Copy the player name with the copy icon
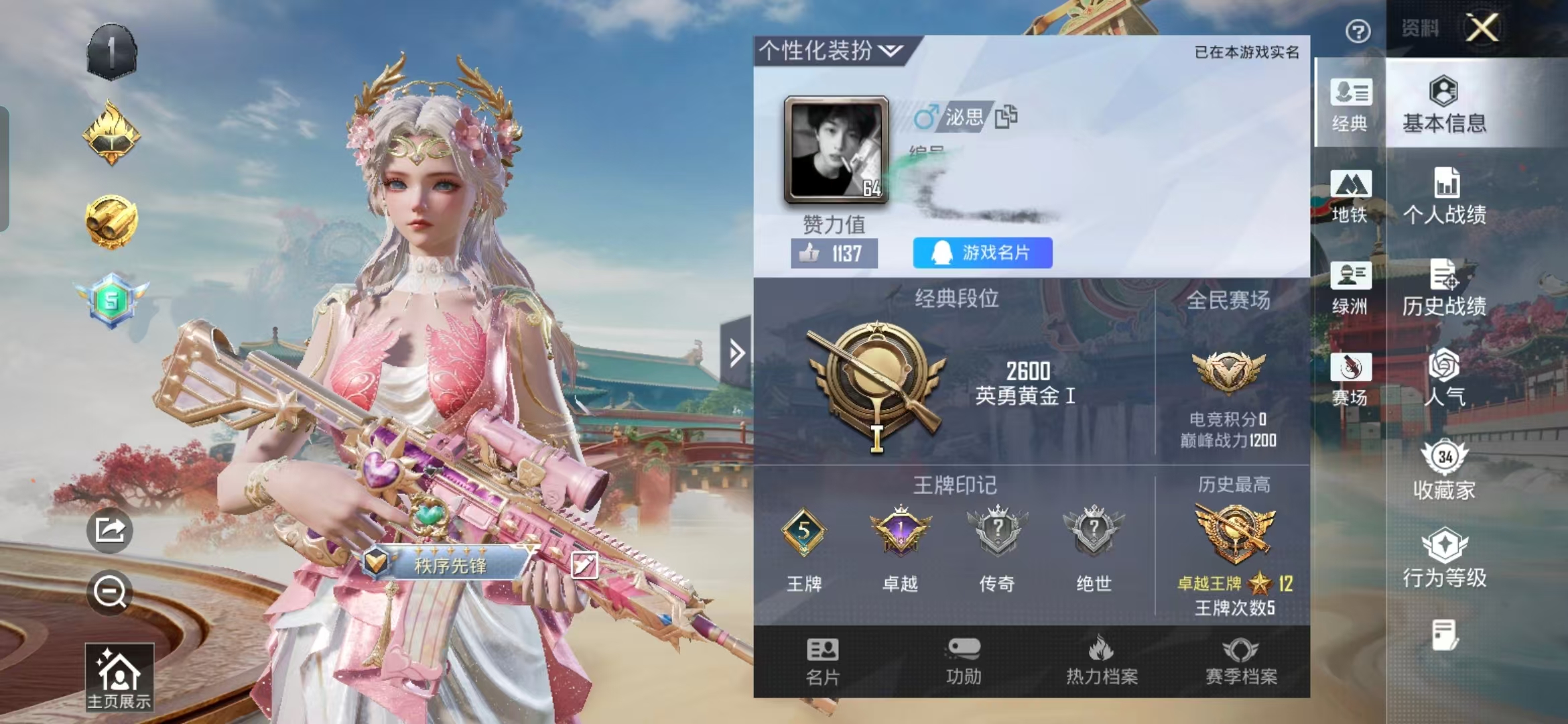The width and height of the screenshot is (1568, 724). [1006, 117]
